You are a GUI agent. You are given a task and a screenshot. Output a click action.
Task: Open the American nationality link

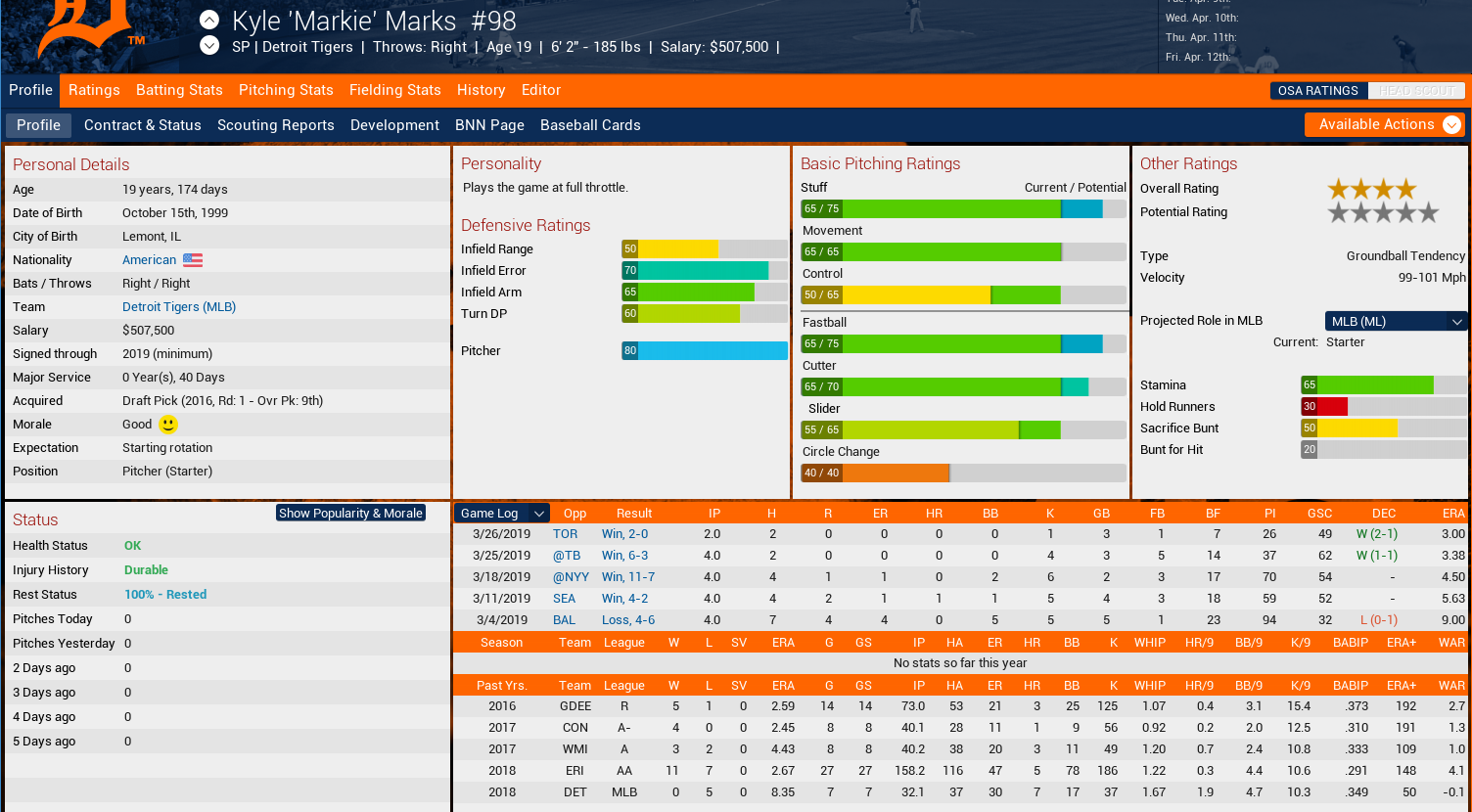coord(150,260)
